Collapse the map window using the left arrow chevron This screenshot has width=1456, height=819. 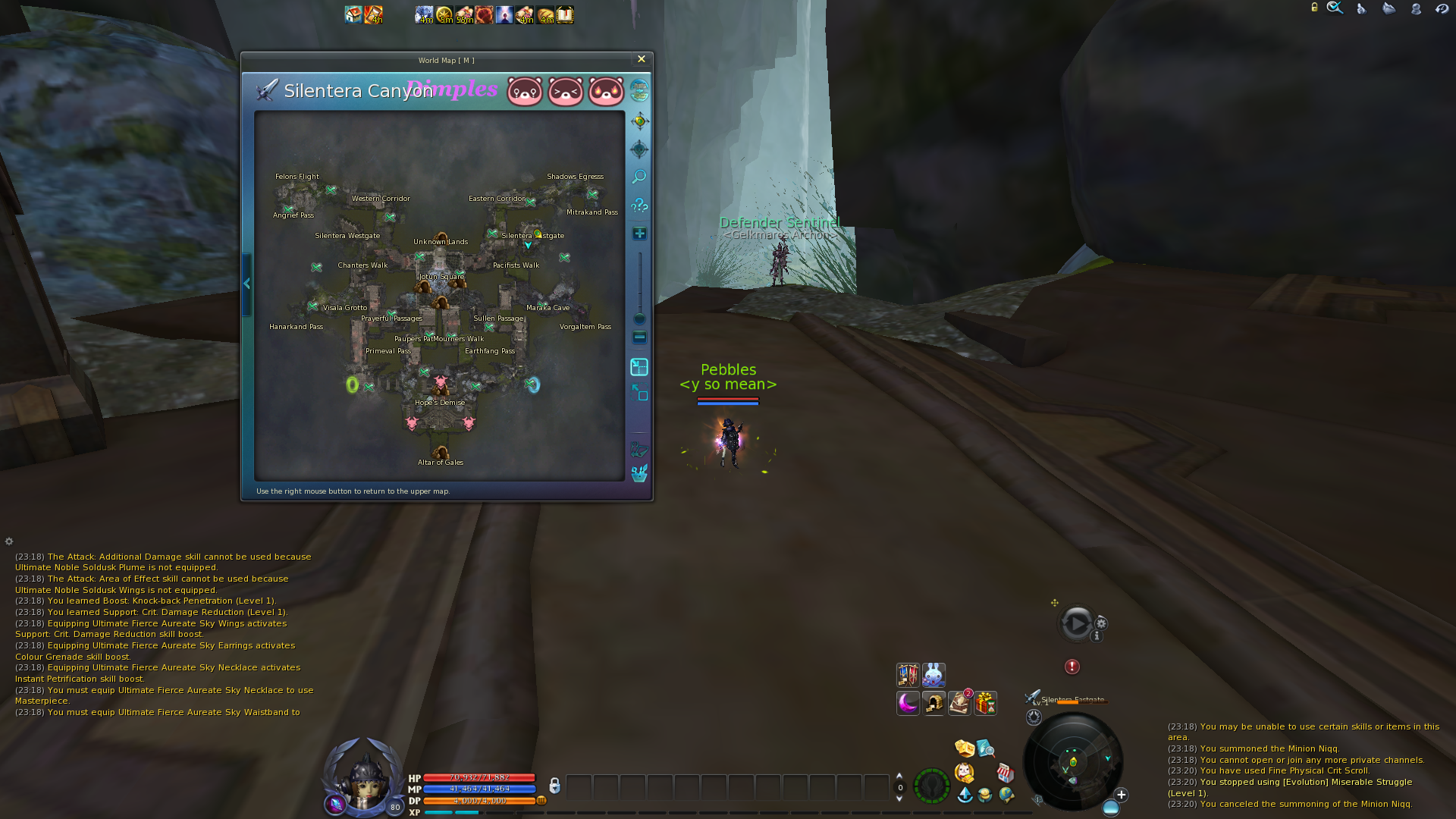(x=246, y=283)
